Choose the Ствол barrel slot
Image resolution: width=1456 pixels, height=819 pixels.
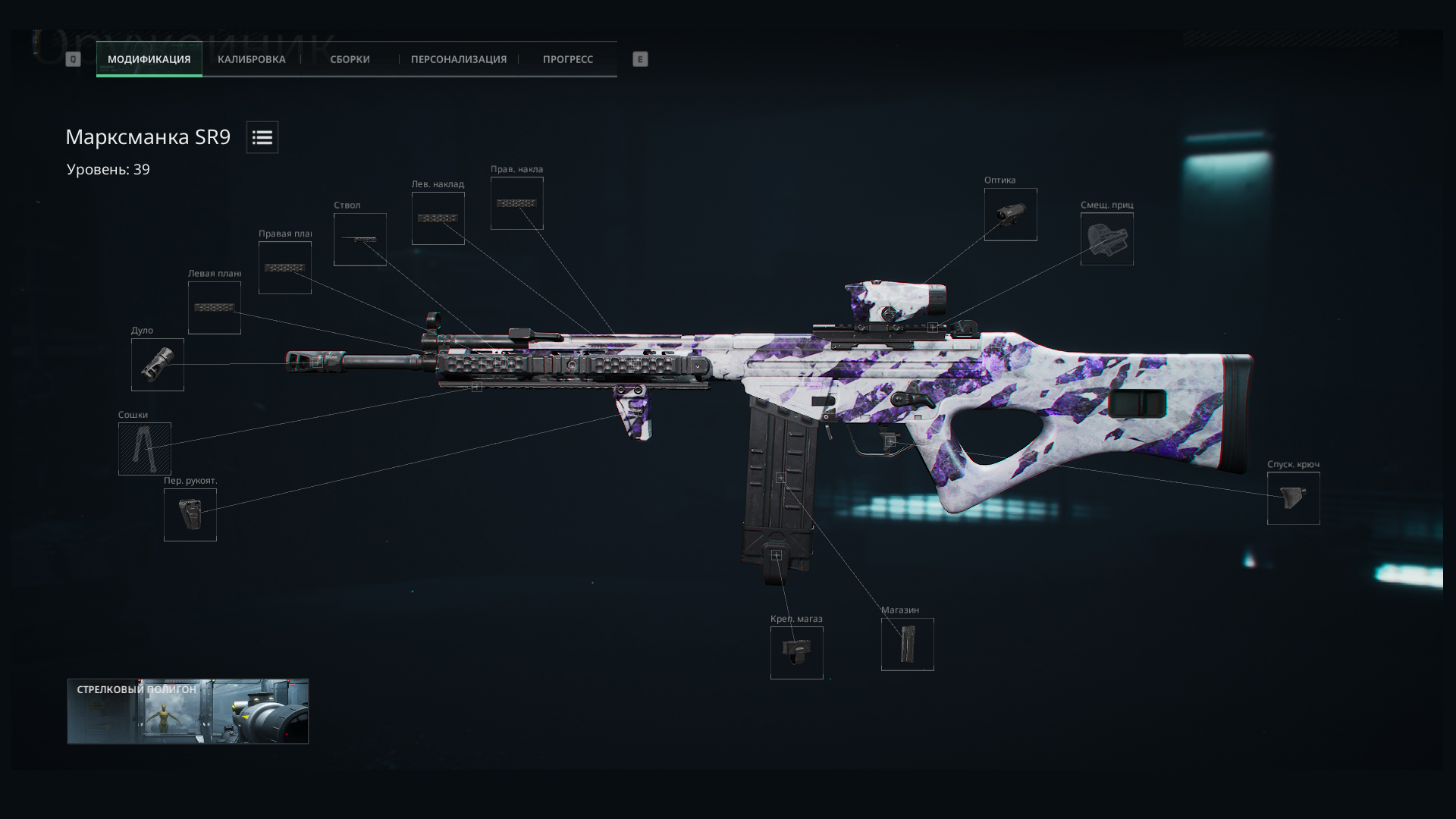point(360,240)
